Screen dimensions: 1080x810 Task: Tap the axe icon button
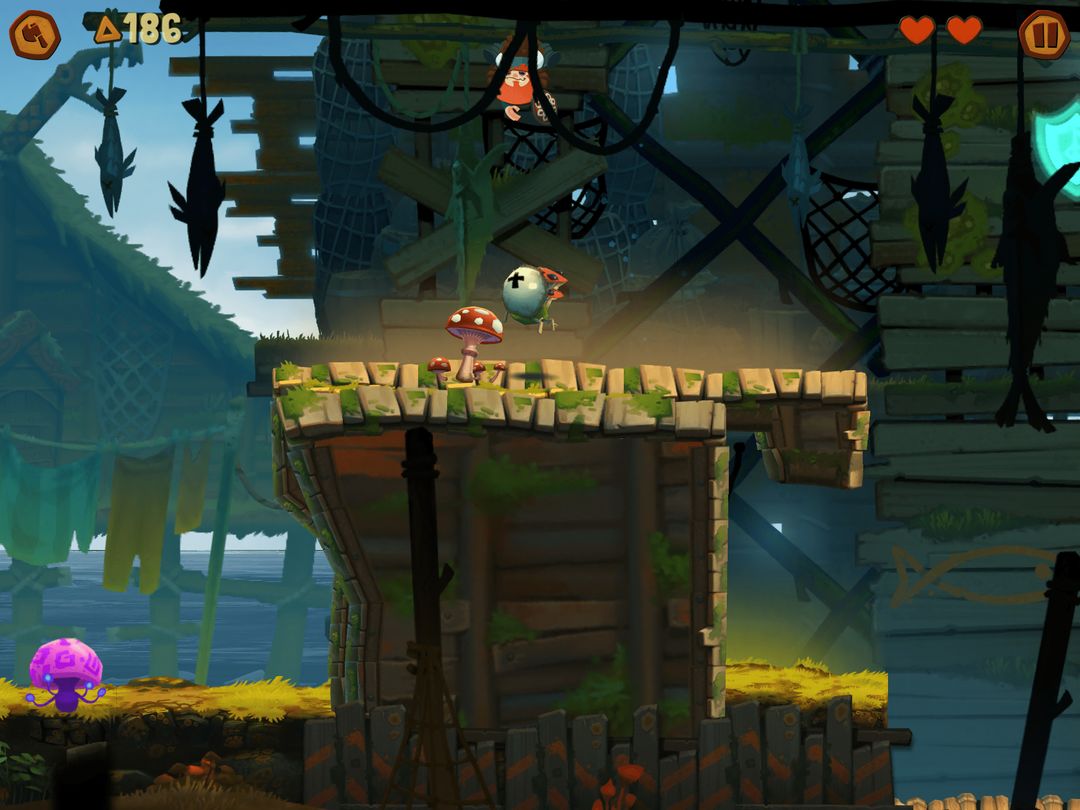pyautogui.click(x=35, y=35)
